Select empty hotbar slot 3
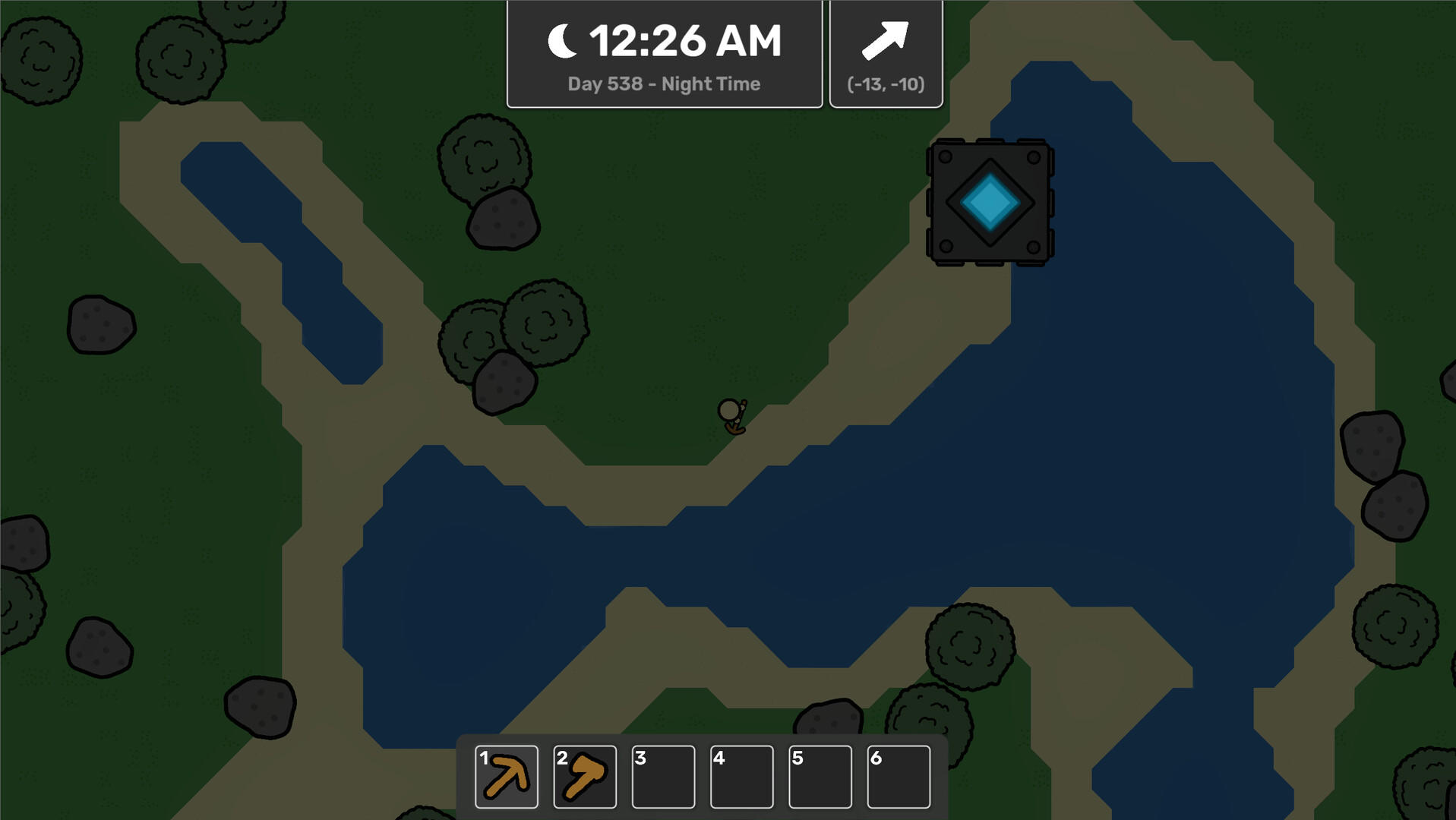Viewport: 1456px width, 820px height. coord(664,776)
